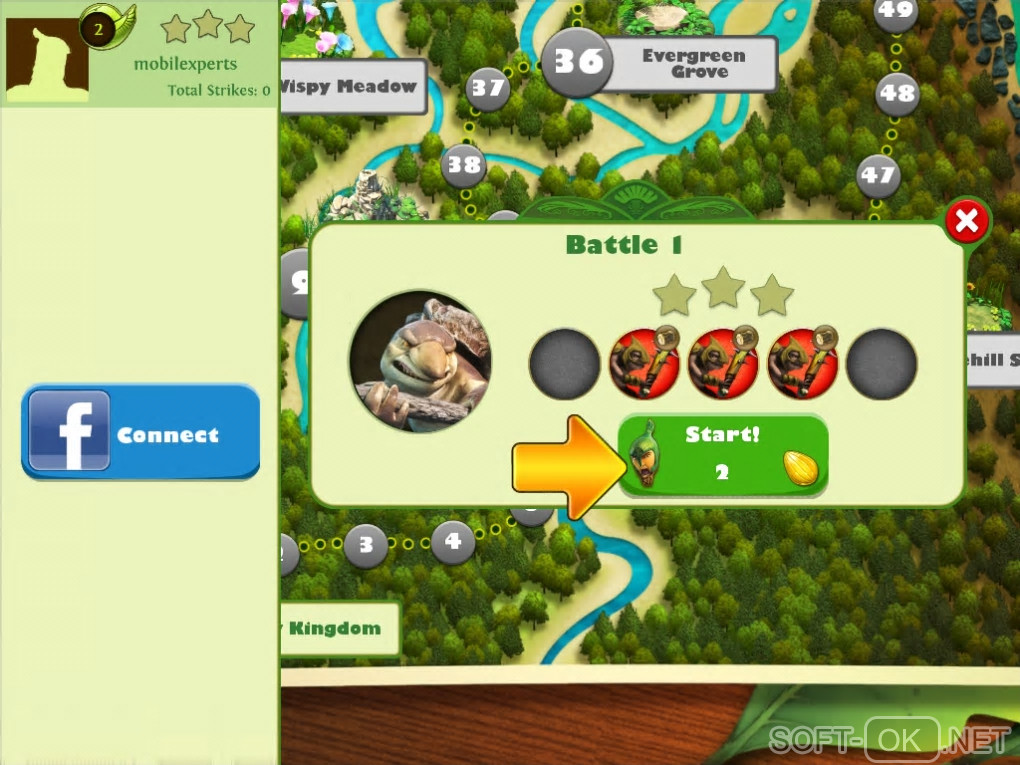Open the mobilexperts player avatar

coord(47,60)
